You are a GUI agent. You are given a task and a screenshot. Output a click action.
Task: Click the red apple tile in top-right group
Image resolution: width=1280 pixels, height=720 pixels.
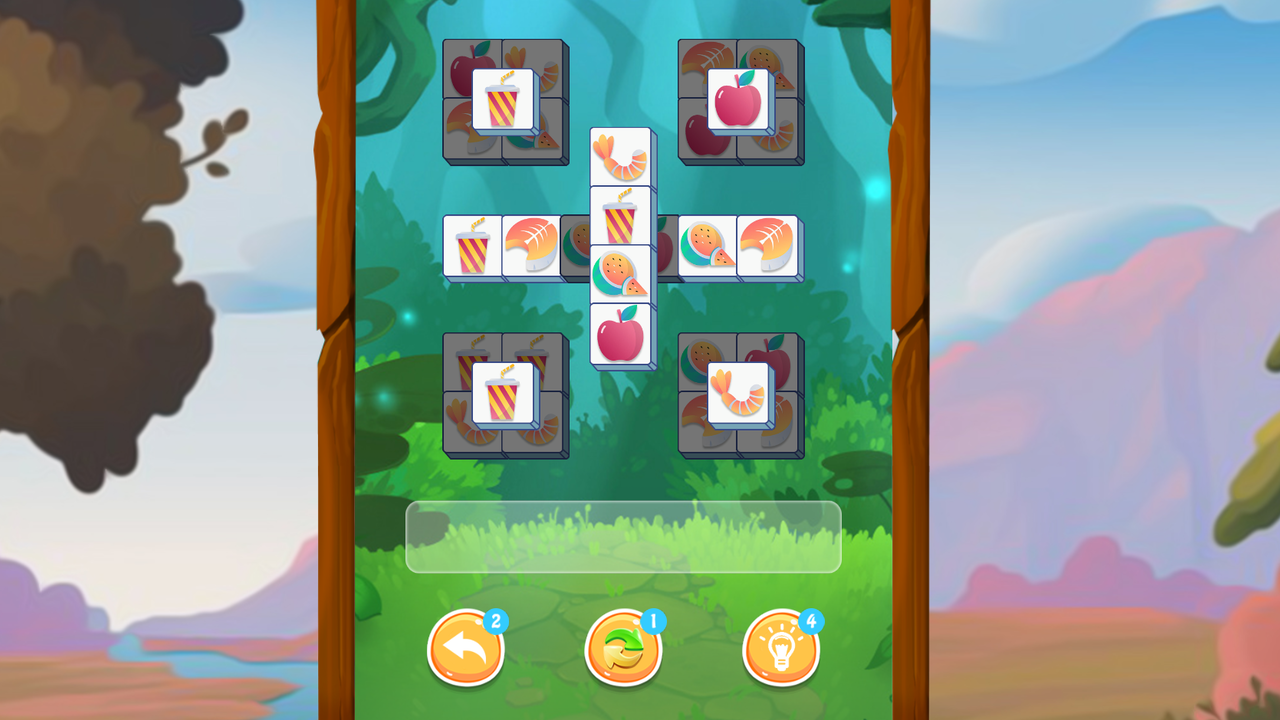point(740,99)
